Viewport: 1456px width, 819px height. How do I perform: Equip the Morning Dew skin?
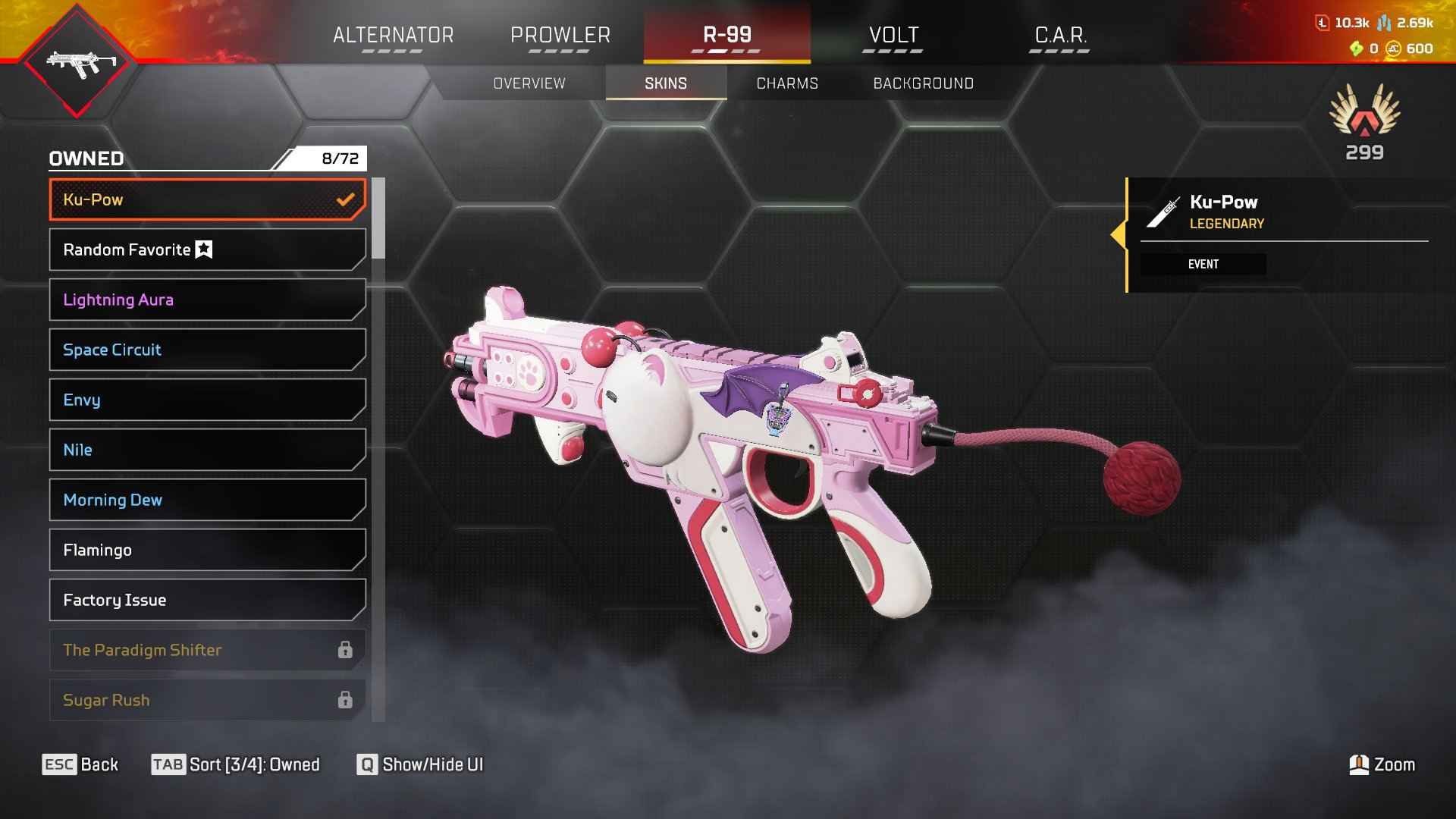pyautogui.click(x=207, y=500)
